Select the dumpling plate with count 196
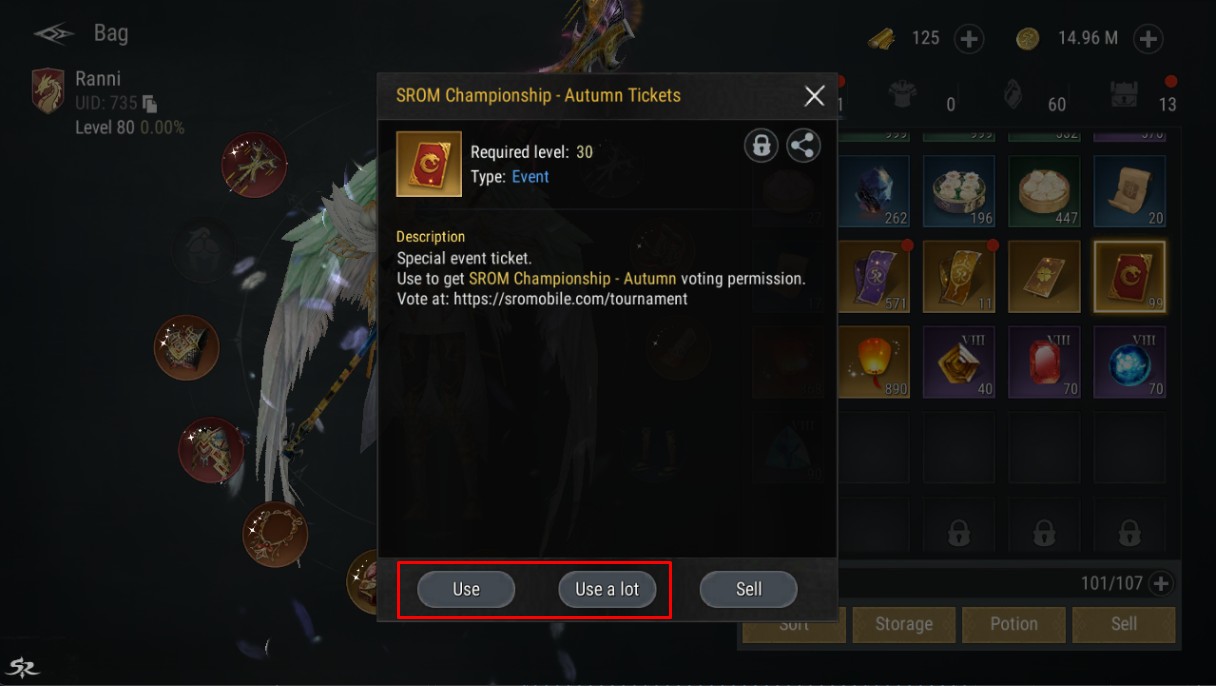Screen dimensions: 1216x686 point(959,192)
